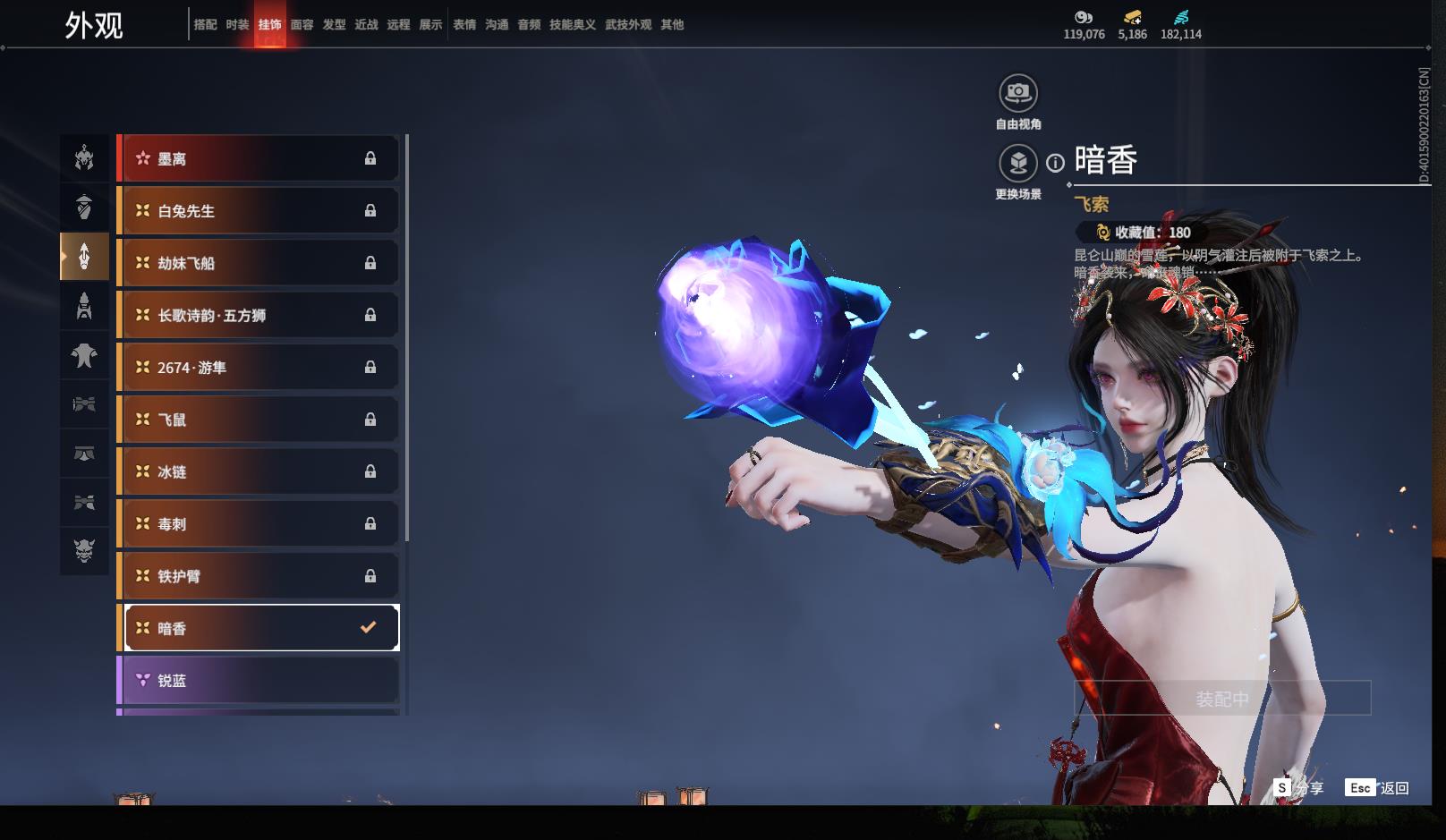
Task: Select the 铁护臂 entry
Action: (x=258, y=576)
